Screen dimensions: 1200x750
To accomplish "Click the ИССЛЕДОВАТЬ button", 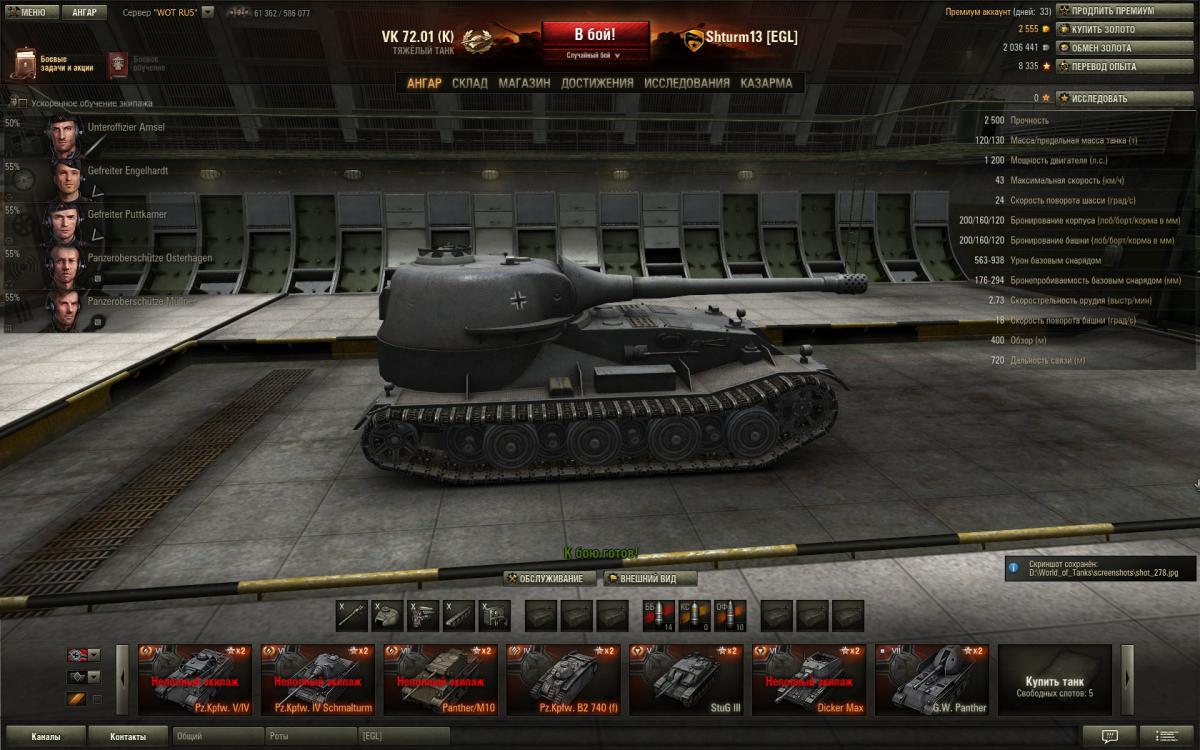I will point(1124,98).
